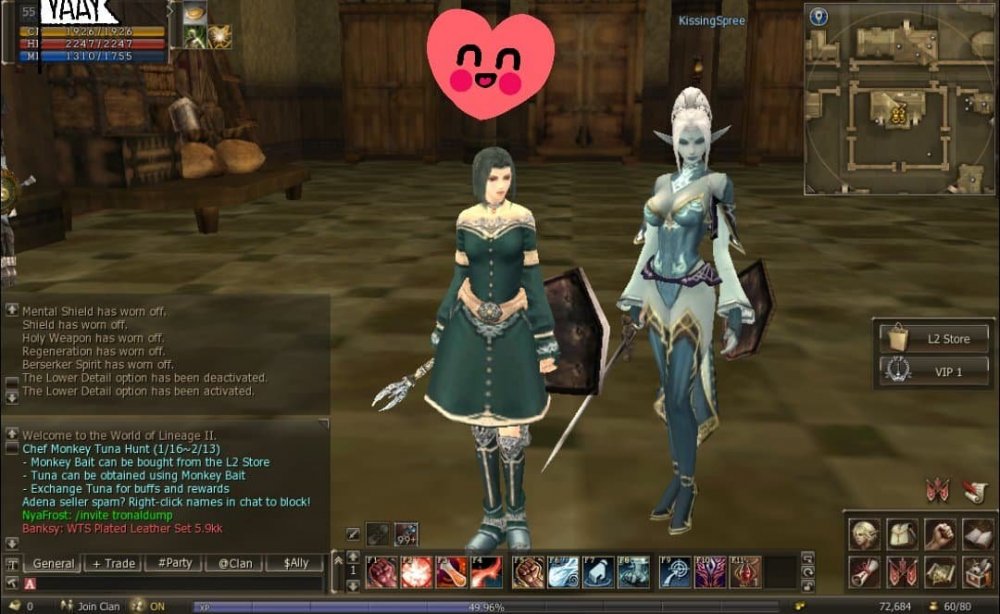Use the F9 target crosshair skill

click(x=676, y=572)
